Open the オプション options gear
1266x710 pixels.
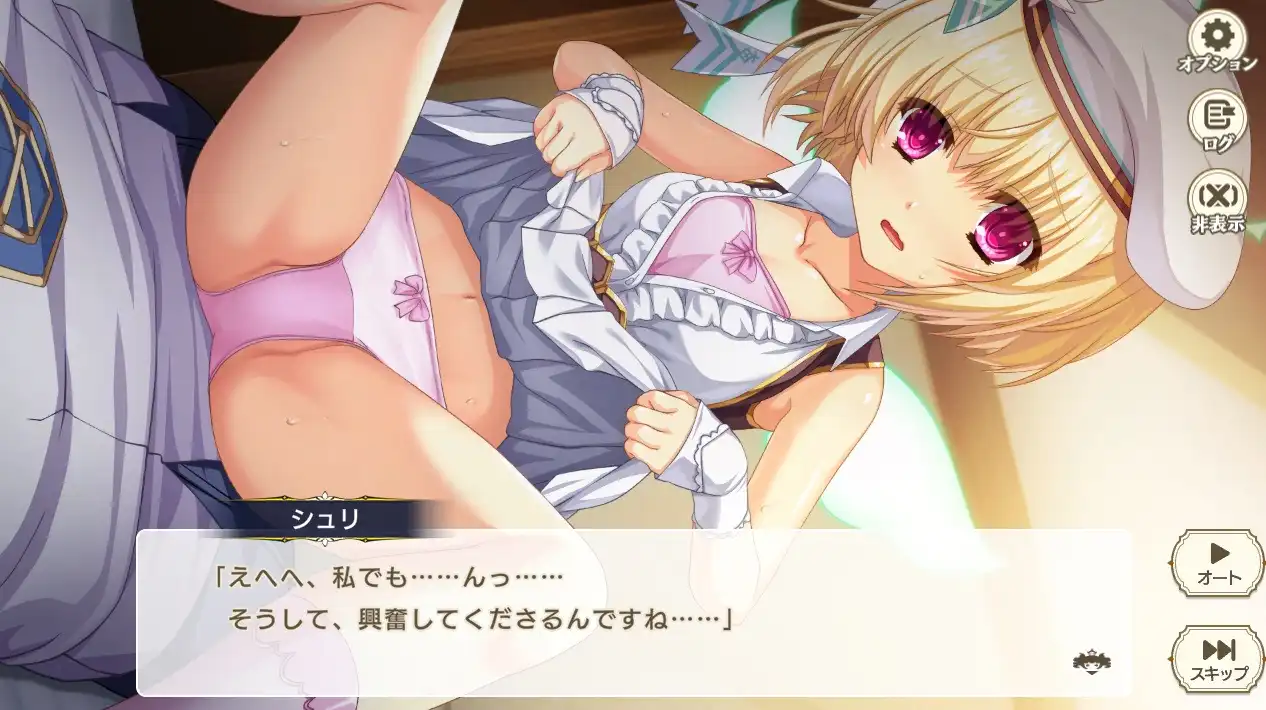click(x=1217, y=41)
